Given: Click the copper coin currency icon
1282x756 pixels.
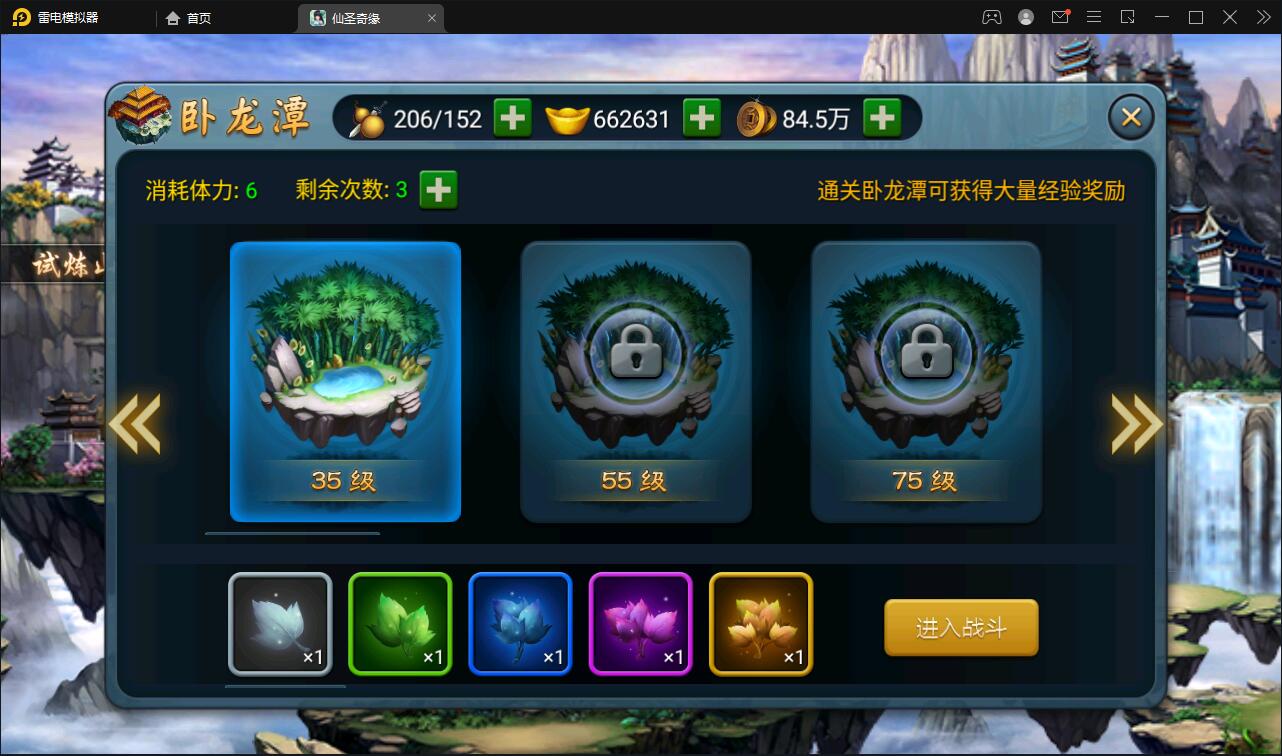Looking at the screenshot, I should pyautogui.click(x=756, y=118).
